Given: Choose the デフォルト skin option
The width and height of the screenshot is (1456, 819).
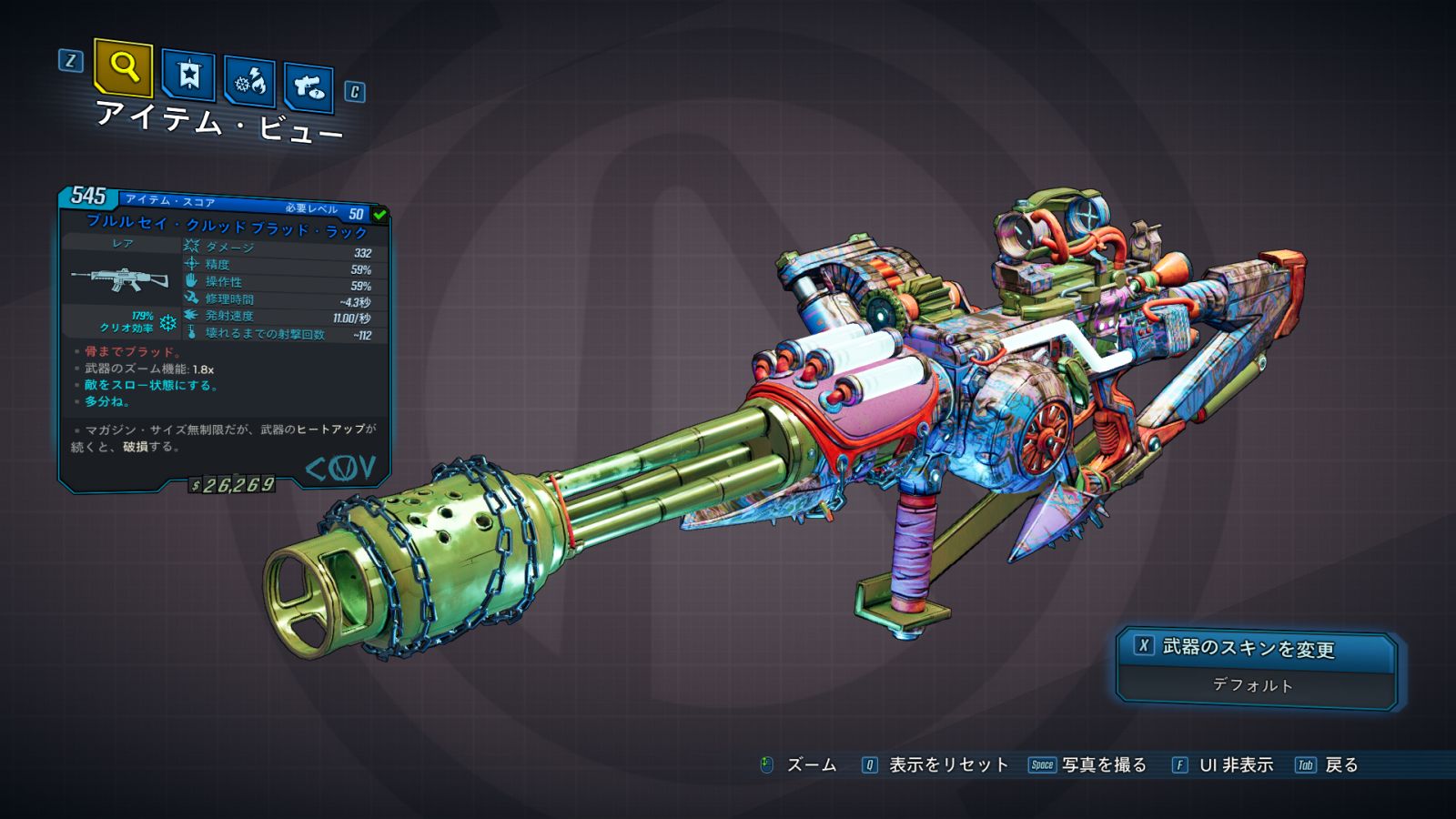Looking at the screenshot, I should (1254, 685).
